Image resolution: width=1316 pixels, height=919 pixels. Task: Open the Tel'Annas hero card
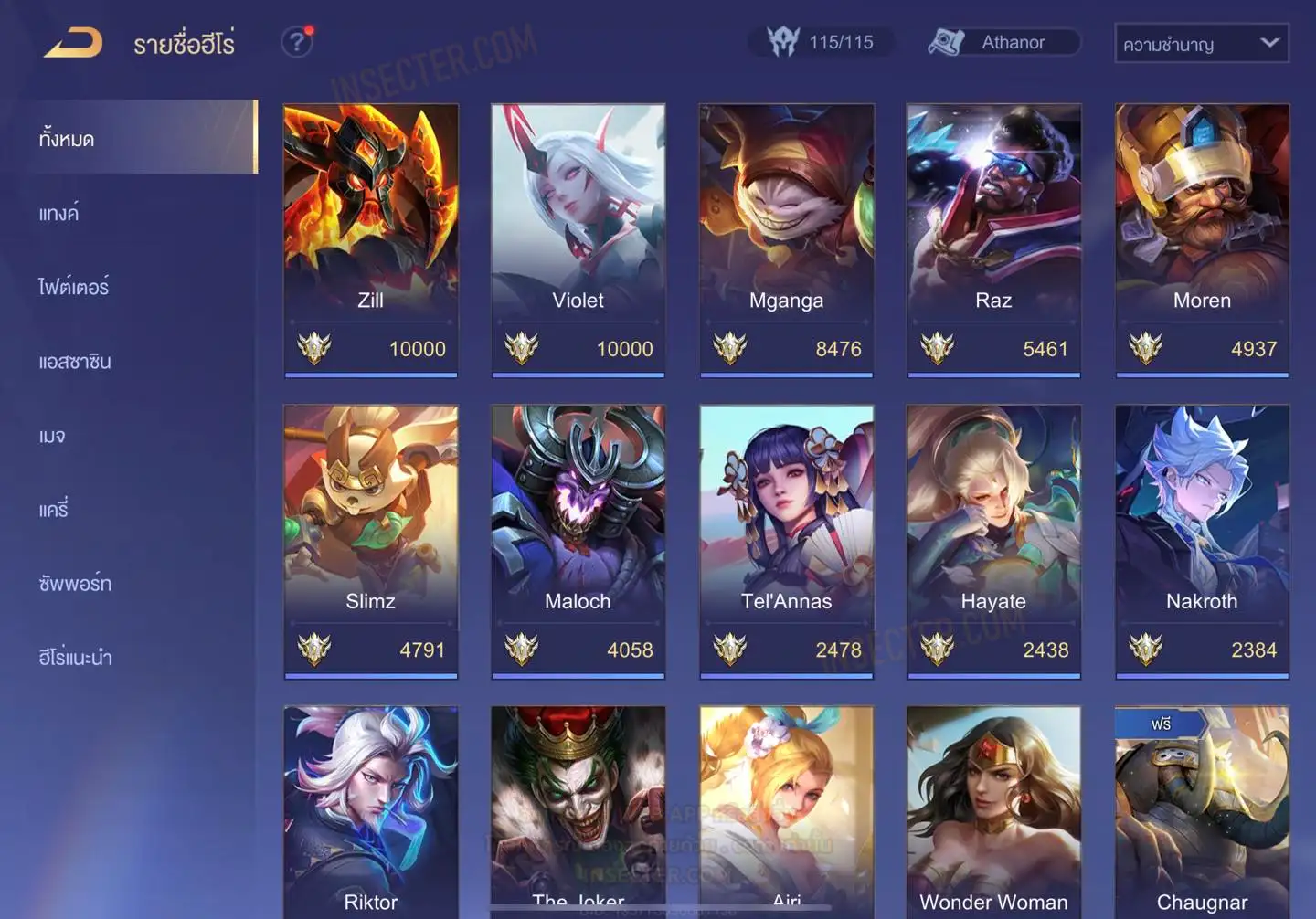pos(786,541)
